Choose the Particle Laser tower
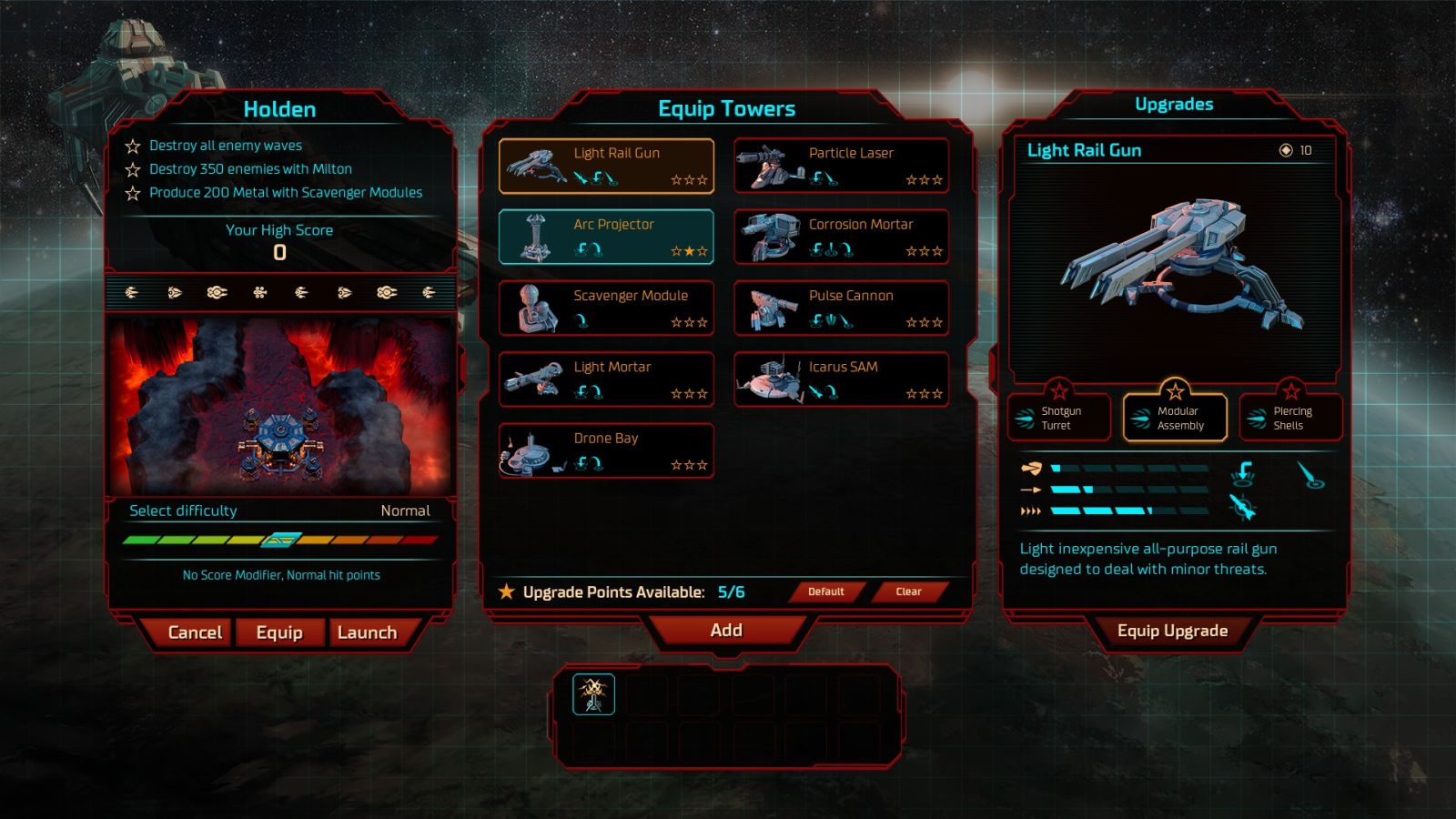The image size is (1456, 819). point(842,166)
